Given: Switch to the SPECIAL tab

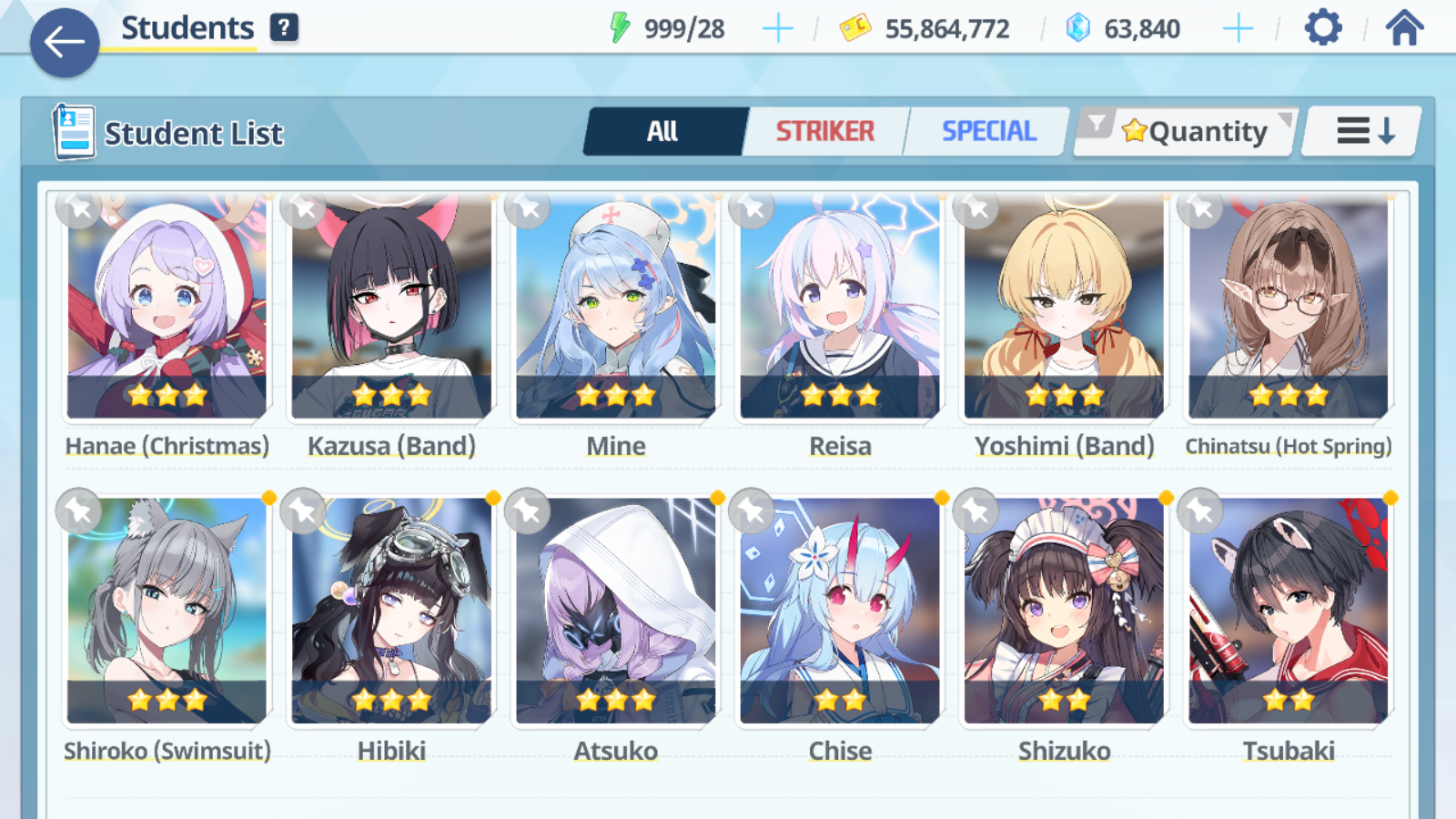Looking at the screenshot, I should pyautogui.click(x=988, y=132).
